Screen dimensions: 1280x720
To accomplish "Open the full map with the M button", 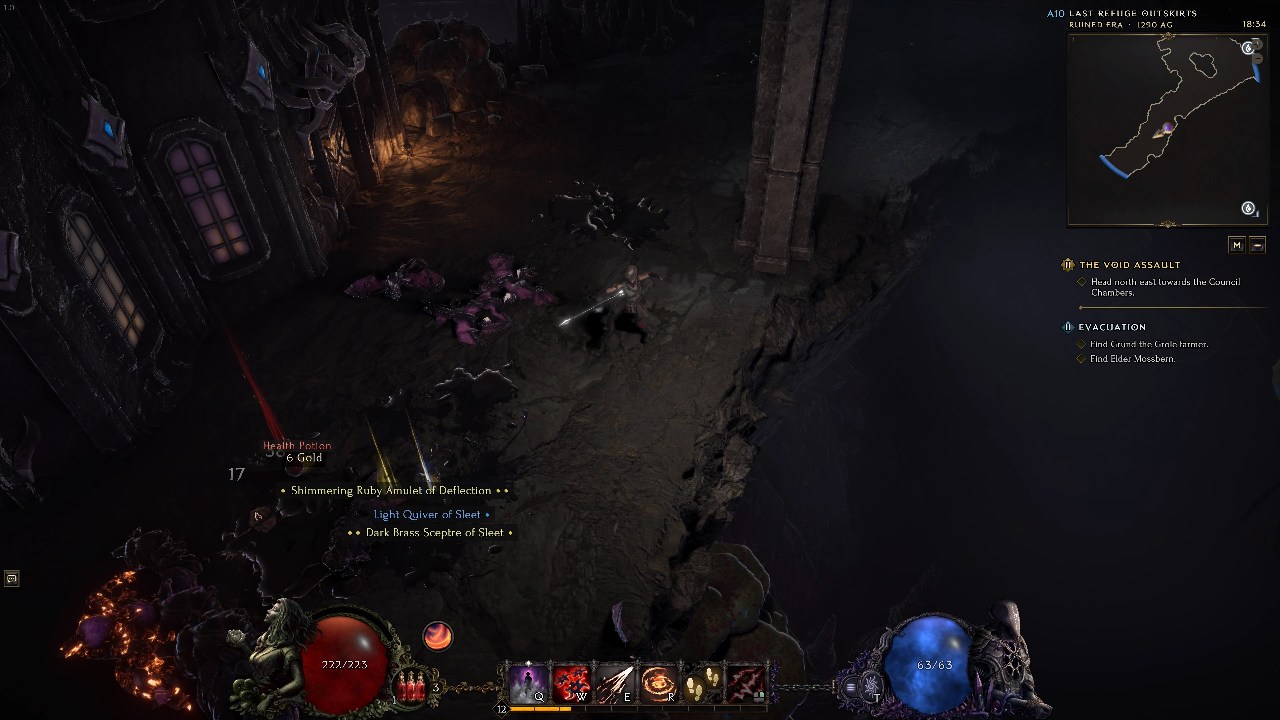I will click(1237, 245).
